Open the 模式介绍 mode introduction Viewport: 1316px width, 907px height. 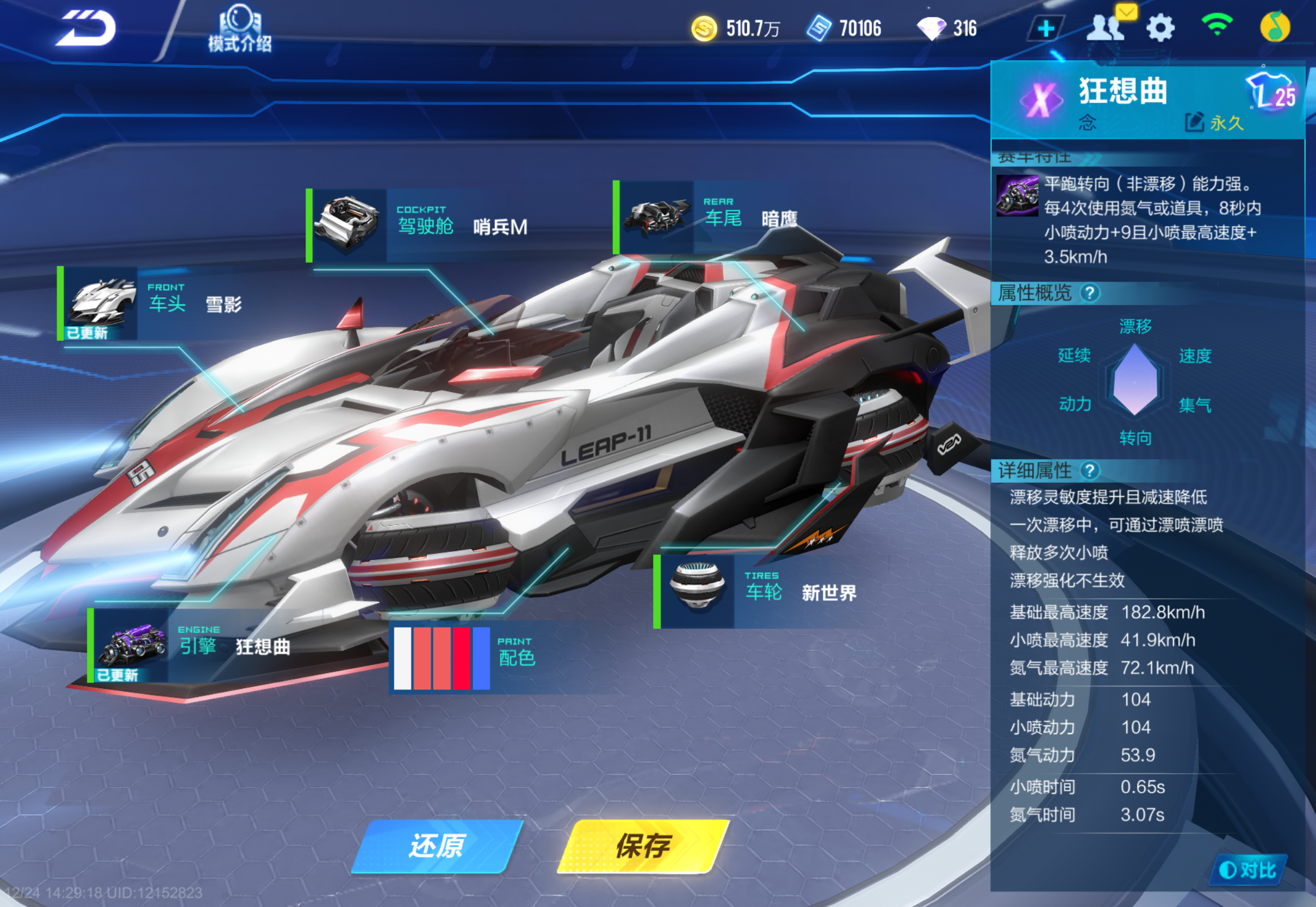[240, 29]
